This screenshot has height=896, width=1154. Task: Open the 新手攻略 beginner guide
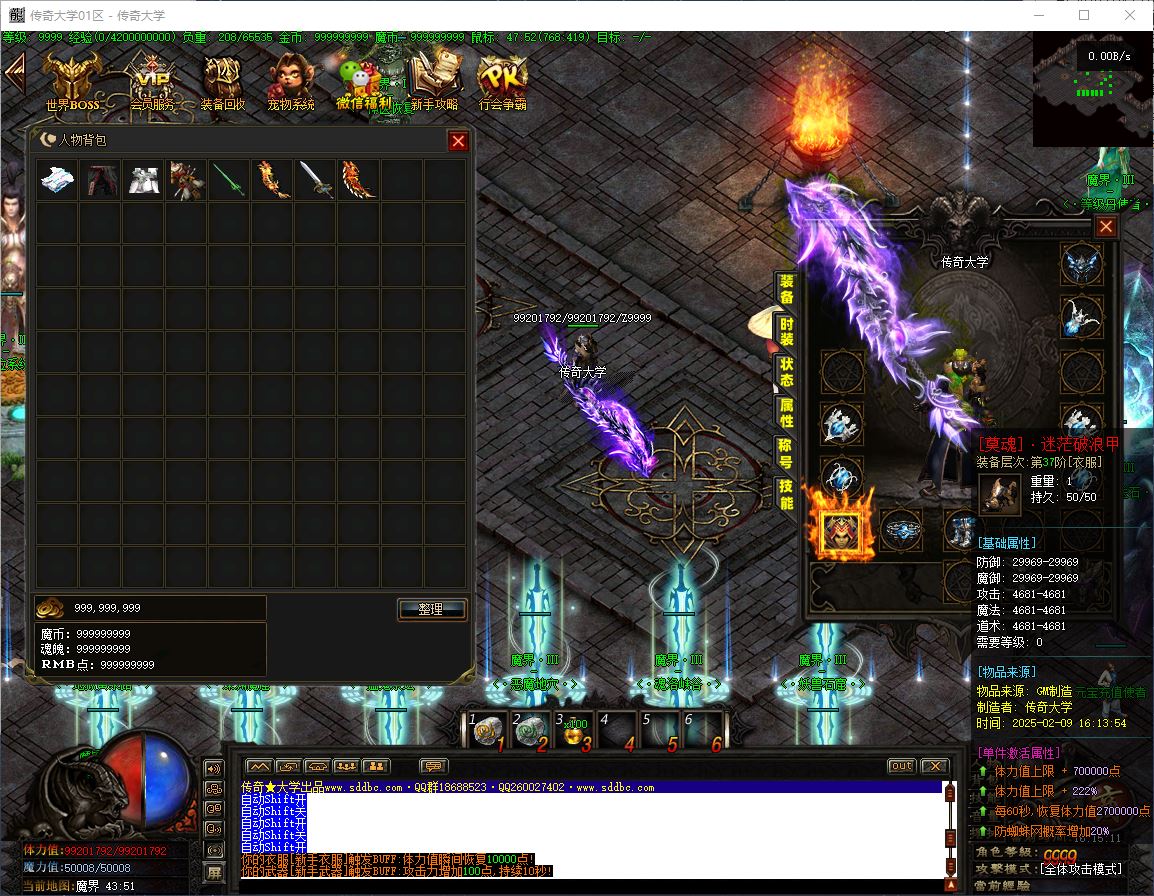[434, 80]
